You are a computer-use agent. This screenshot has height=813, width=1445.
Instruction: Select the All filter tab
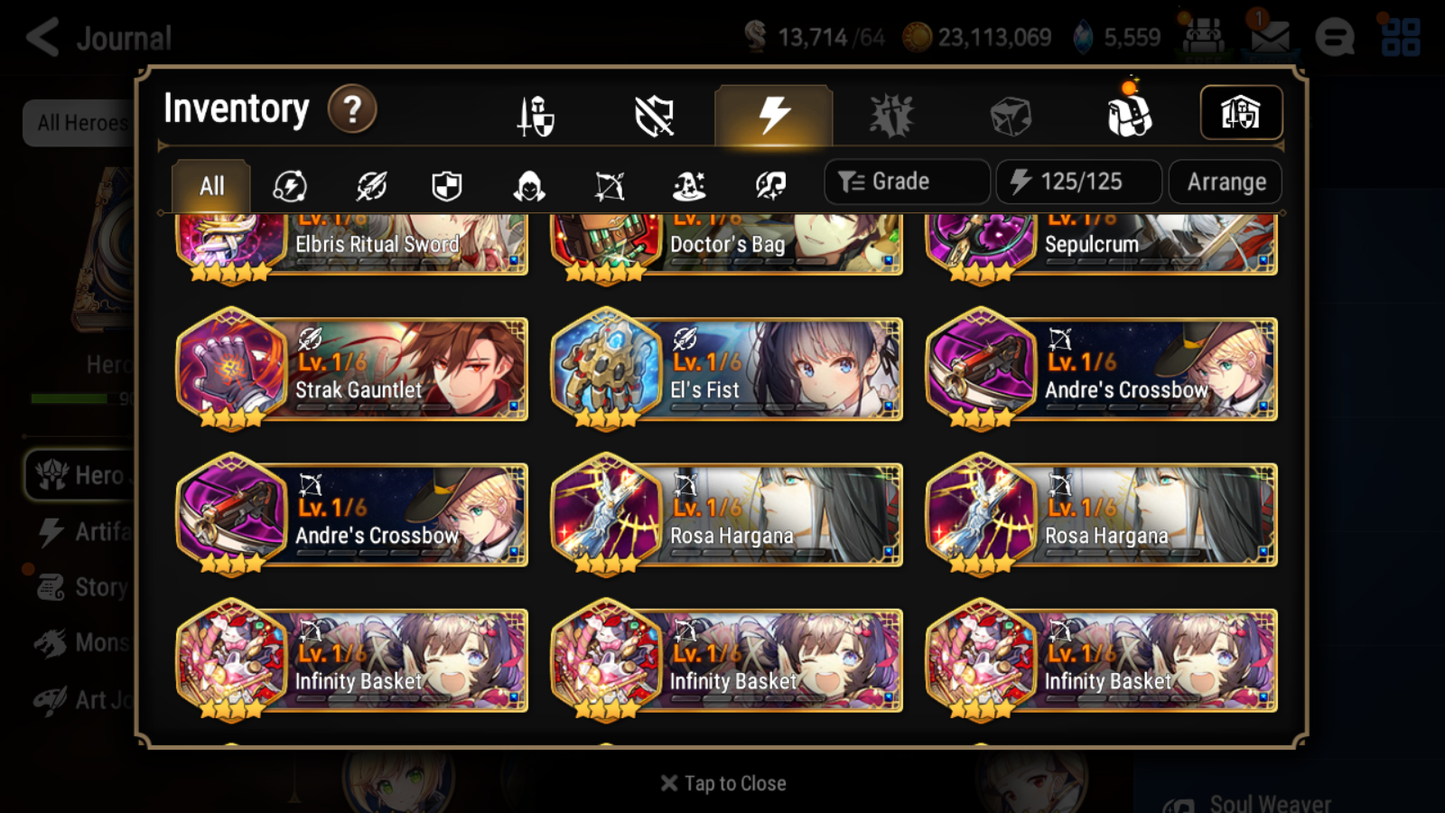(210, 184)
